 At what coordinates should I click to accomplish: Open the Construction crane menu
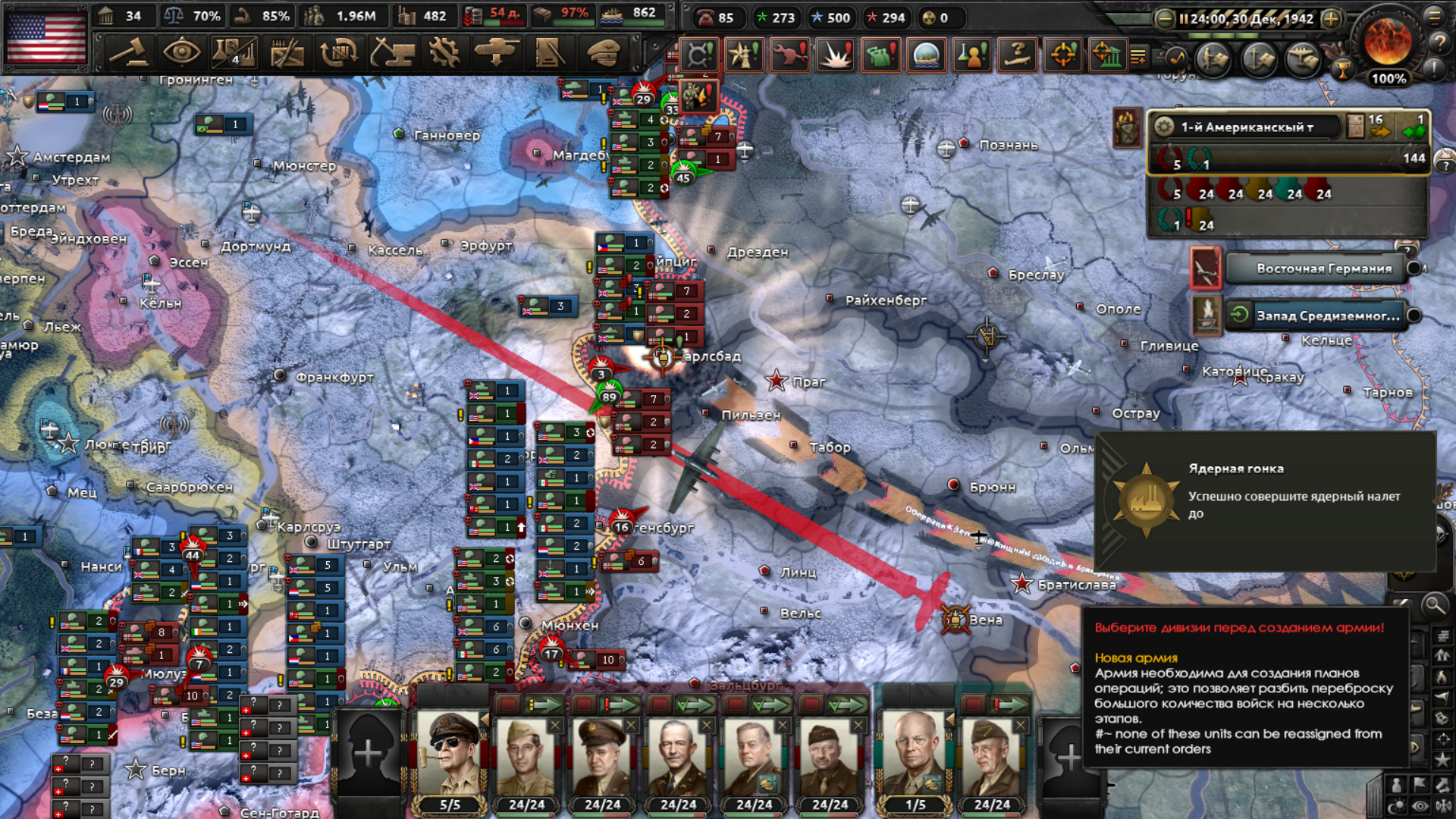[392, 52]
